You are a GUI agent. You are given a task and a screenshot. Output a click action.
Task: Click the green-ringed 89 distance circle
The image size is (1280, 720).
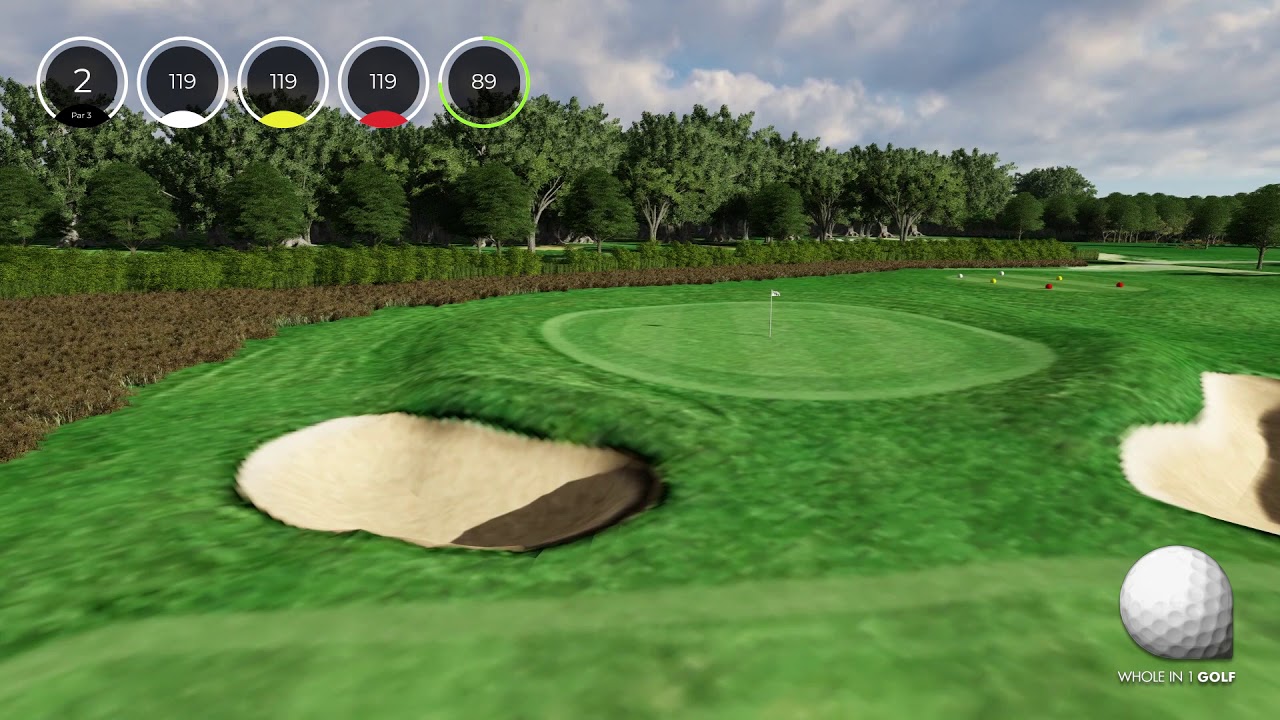pos(484,82)
